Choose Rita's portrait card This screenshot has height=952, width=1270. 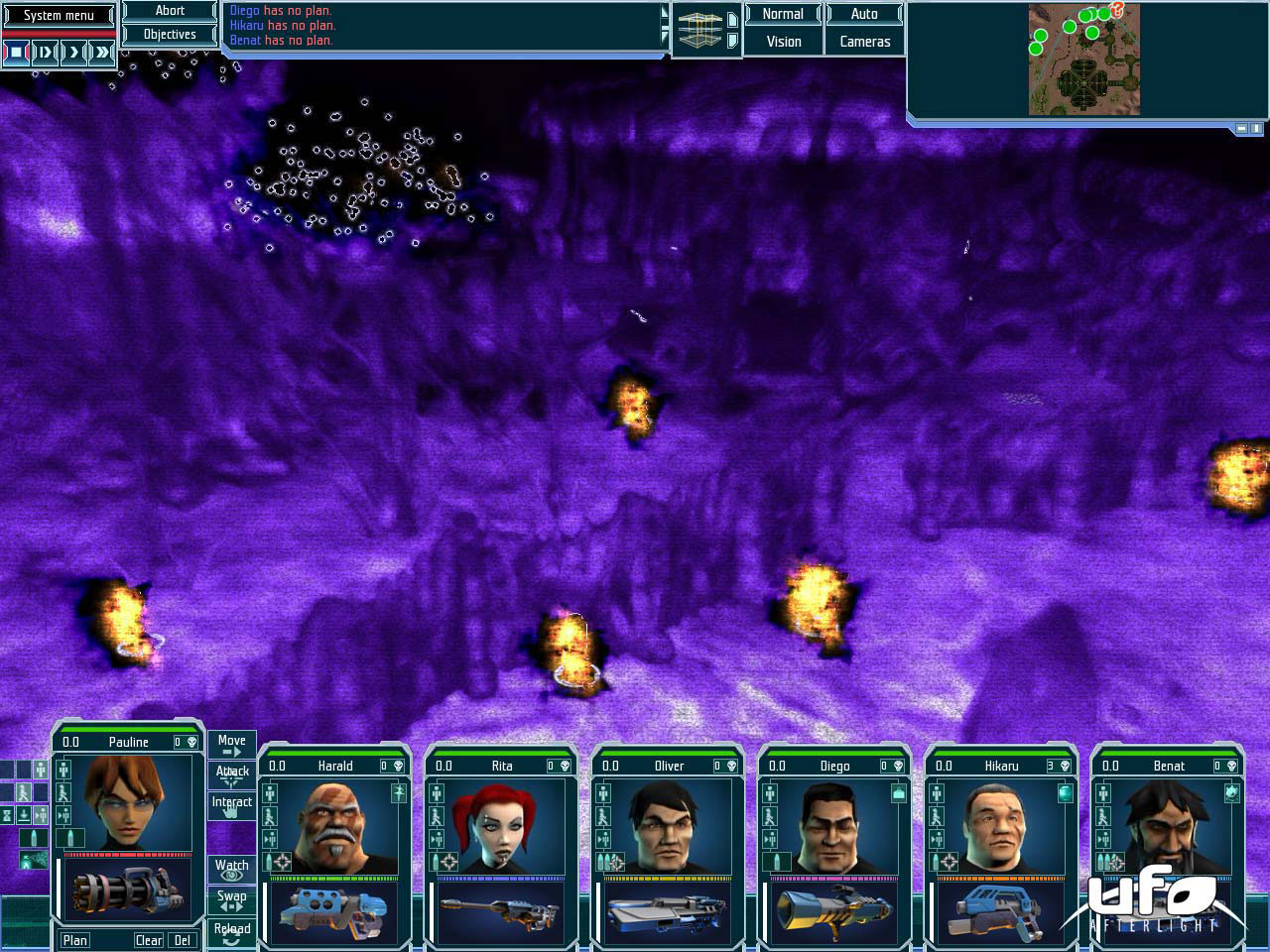tap(500, 823)
